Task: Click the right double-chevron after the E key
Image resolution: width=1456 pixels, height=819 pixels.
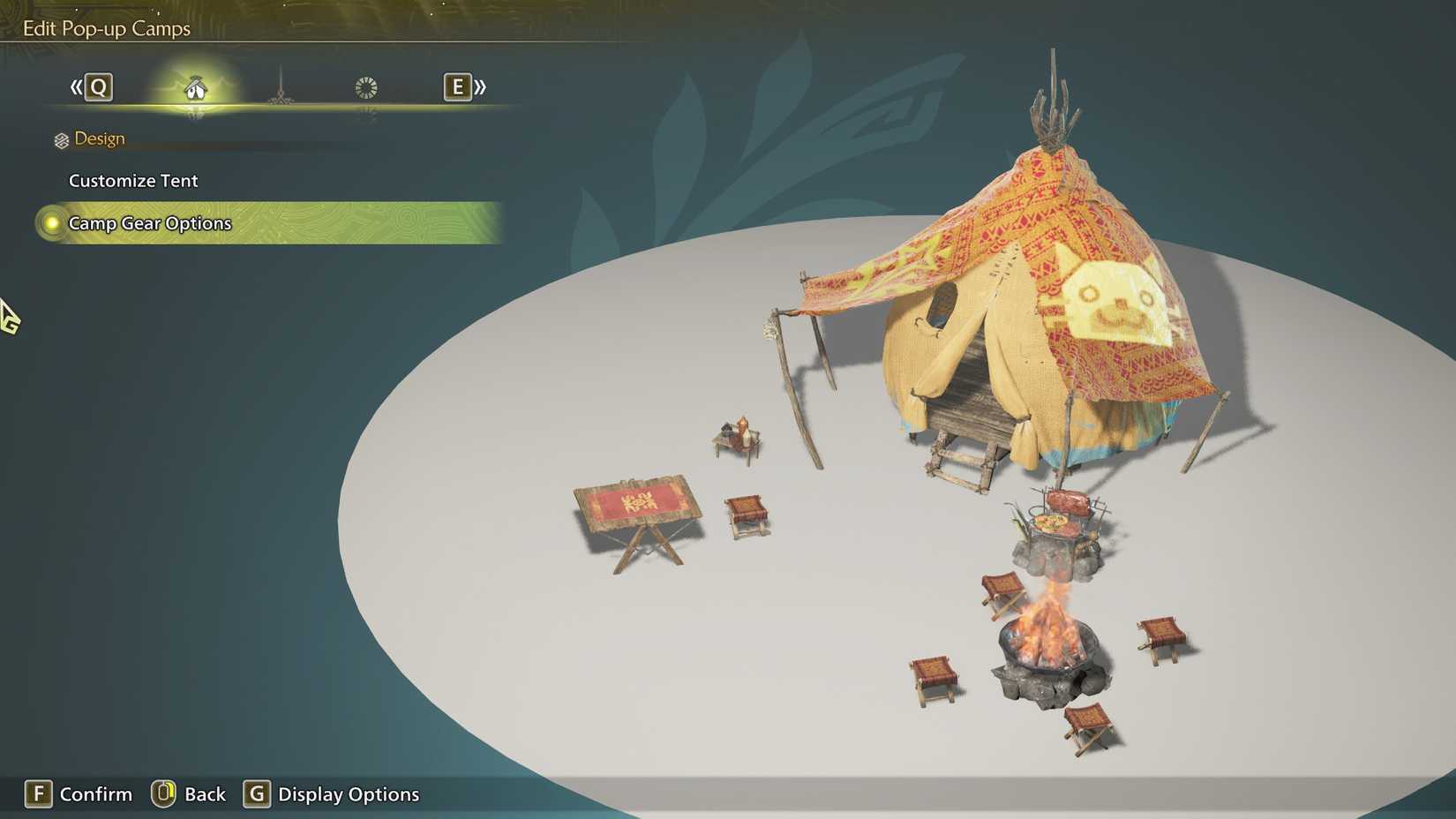Action: tap(480, 87)
